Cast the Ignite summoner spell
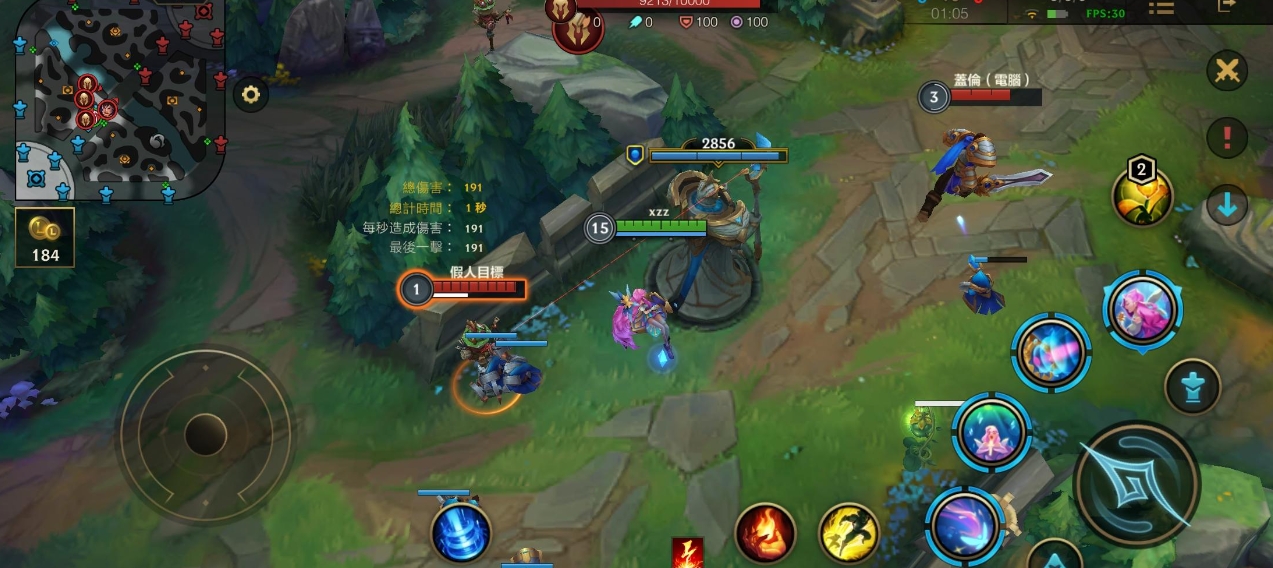The image size is (1273, 568). pyautogui.click(x=765, y=533)
